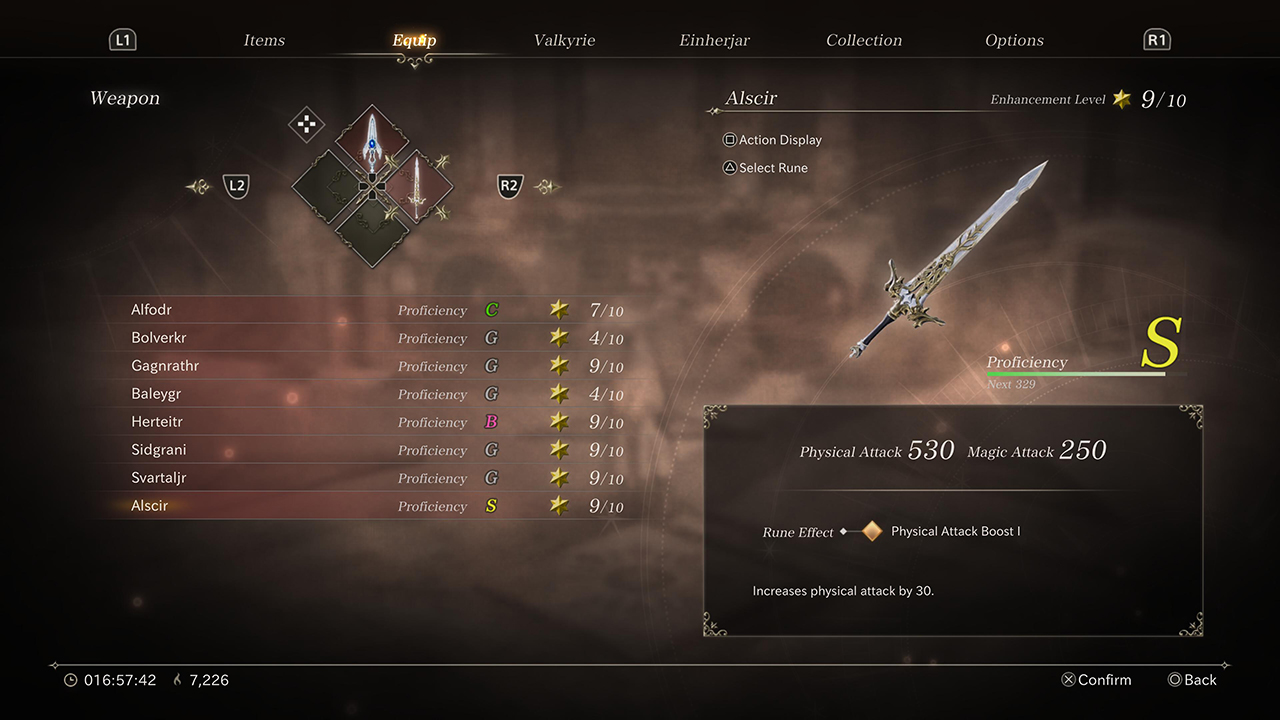Select the Svartaljr weapon row
The image size is (1280, 720).
(x=370, y=478)
